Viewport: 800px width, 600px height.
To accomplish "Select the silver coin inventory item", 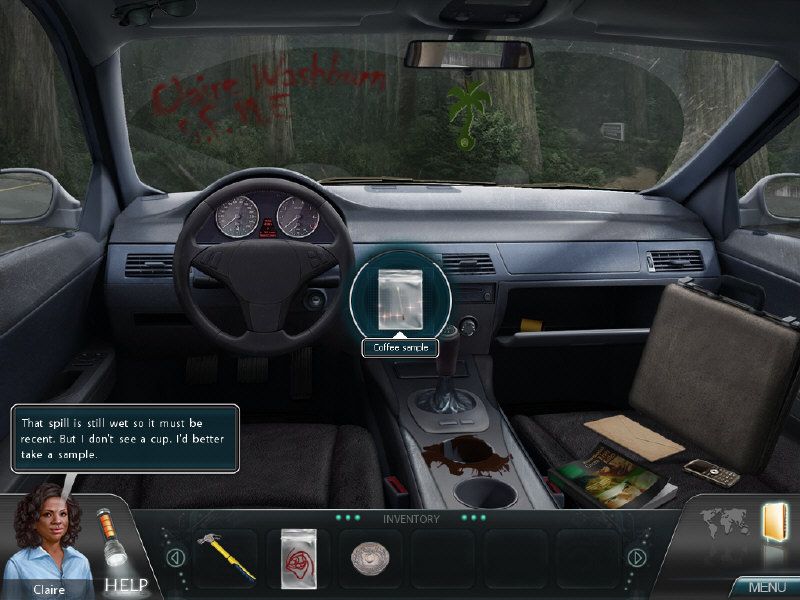I will (369, 559).
